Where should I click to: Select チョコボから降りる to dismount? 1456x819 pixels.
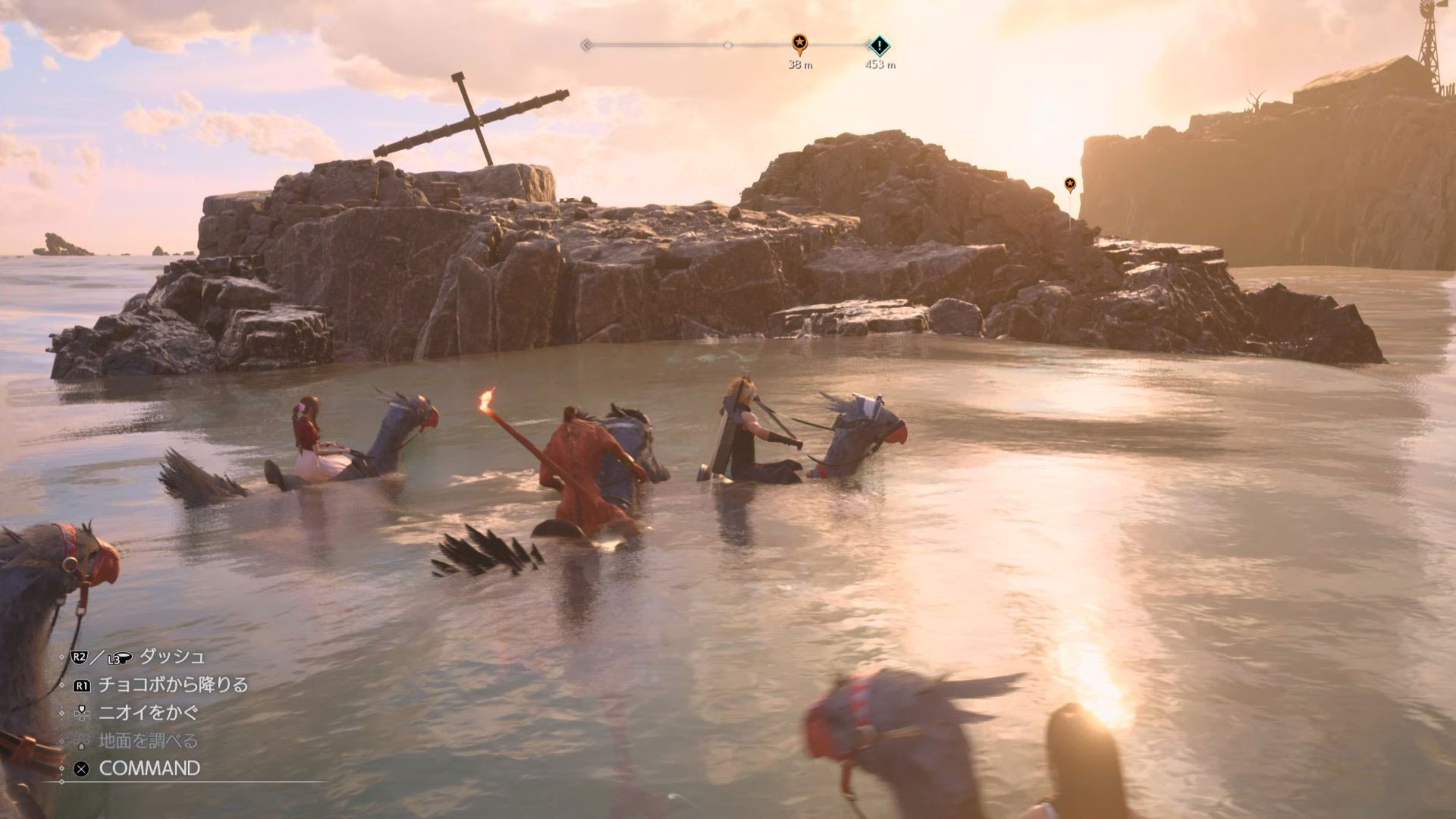click(173, 685)
